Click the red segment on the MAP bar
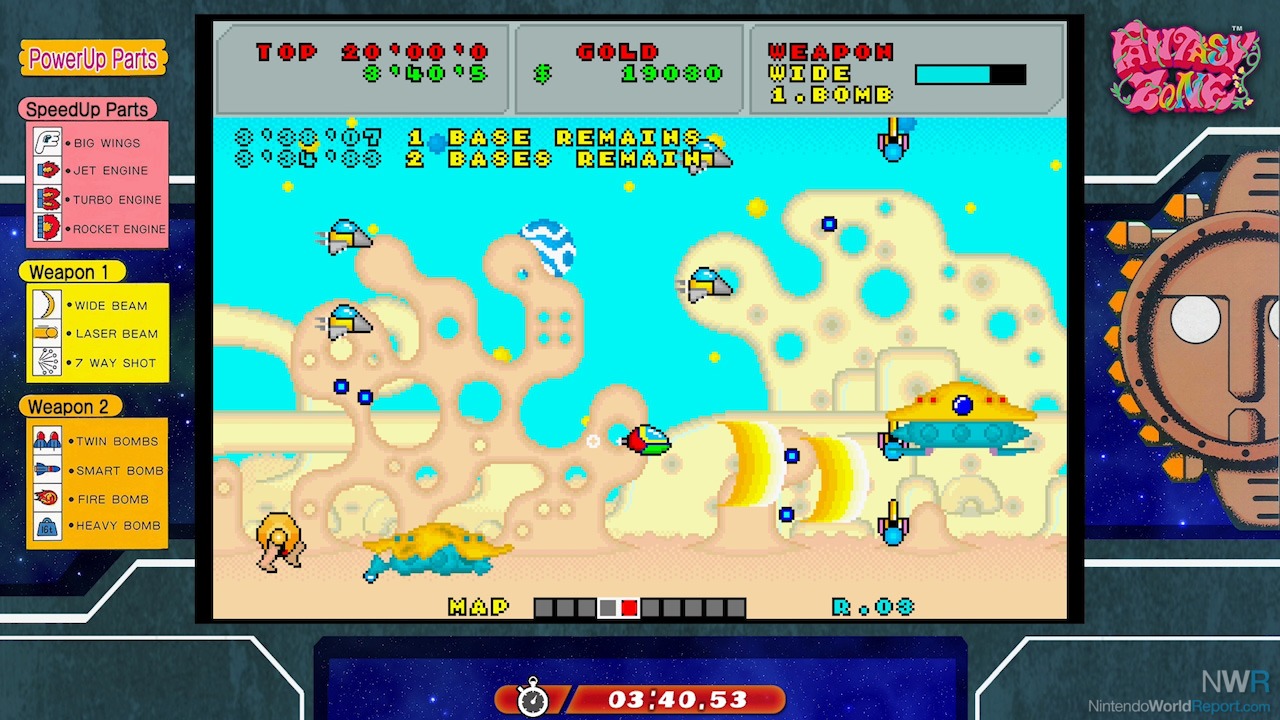 coord(629,608)
